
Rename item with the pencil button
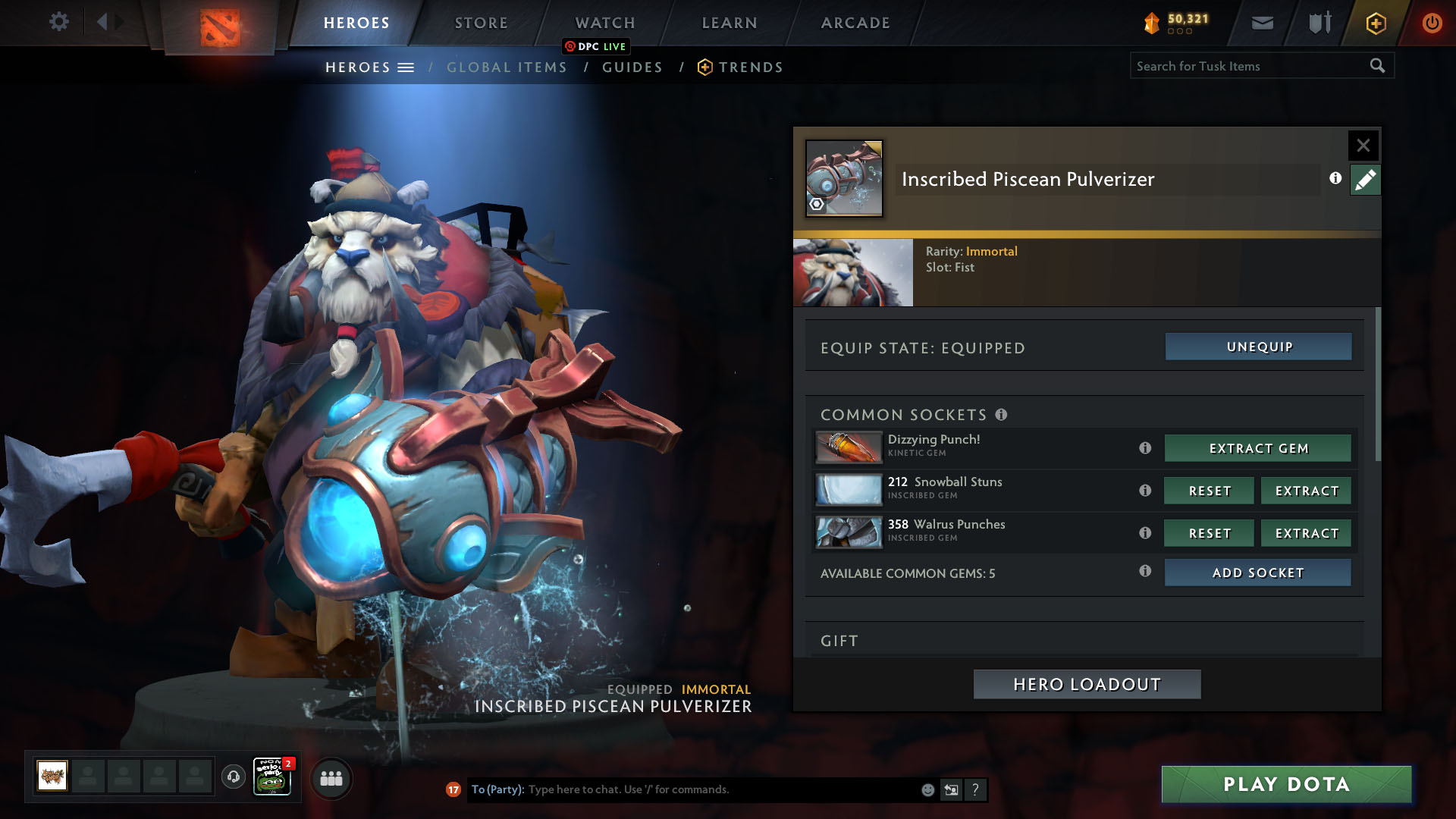pyautogui.click(x=1364, y=180)
